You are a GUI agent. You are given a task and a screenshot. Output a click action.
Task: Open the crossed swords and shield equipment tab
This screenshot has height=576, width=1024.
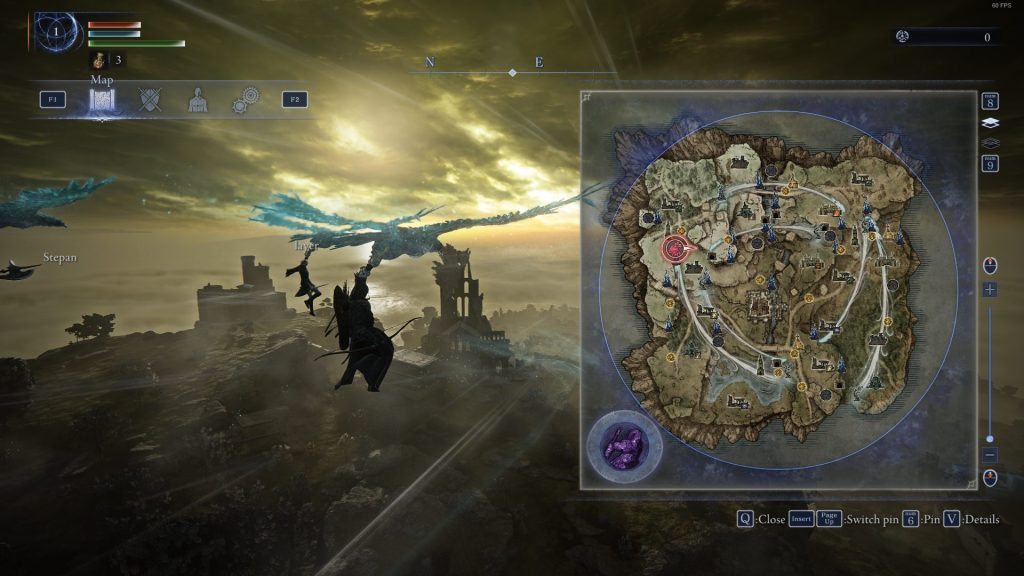click(150, 100)
